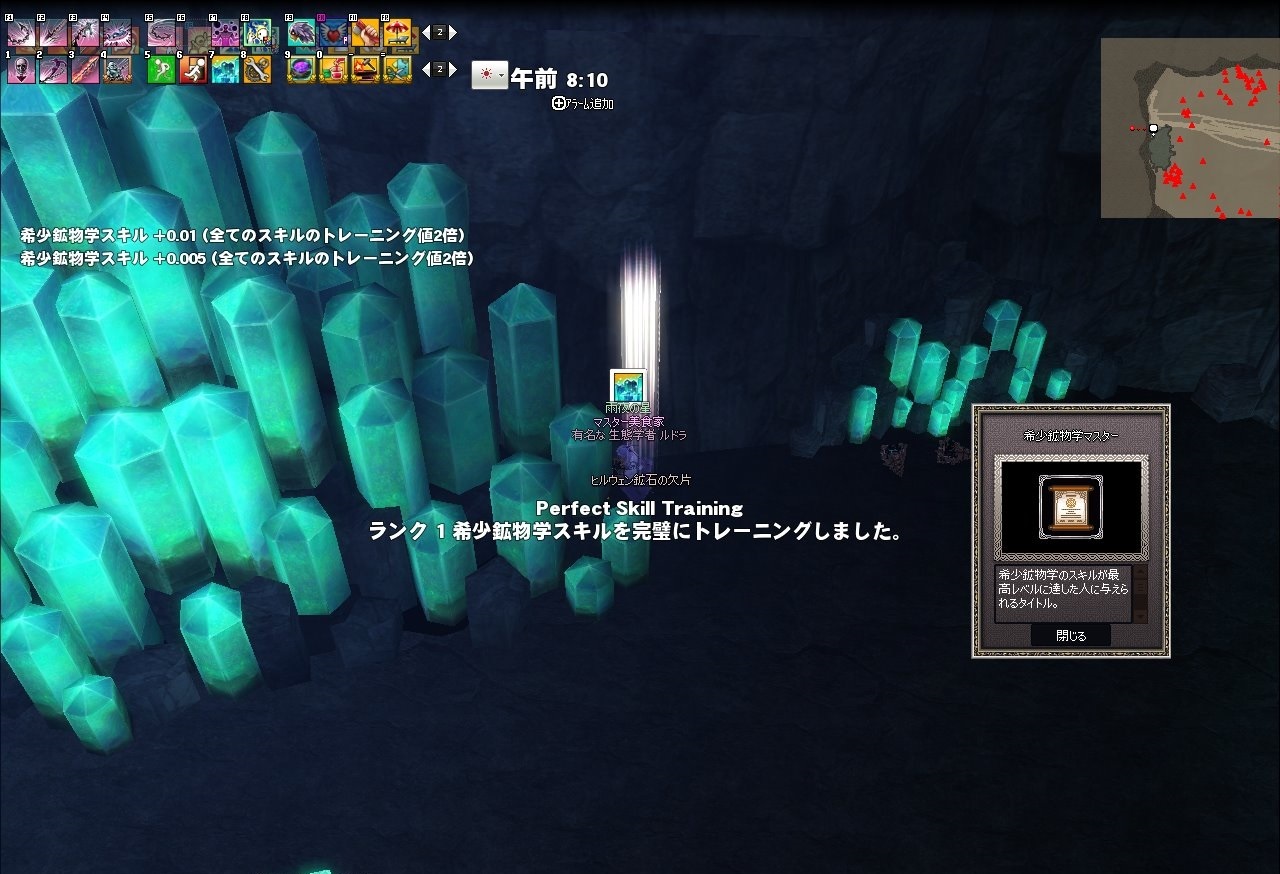
Task: Switch upper hotbar to next page
Action: 453,33
